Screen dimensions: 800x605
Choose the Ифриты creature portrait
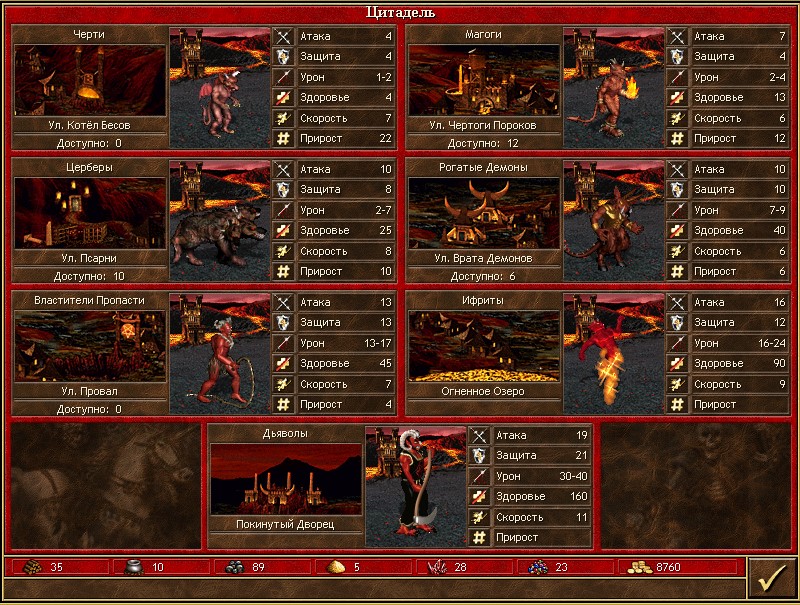pos(614,353)
